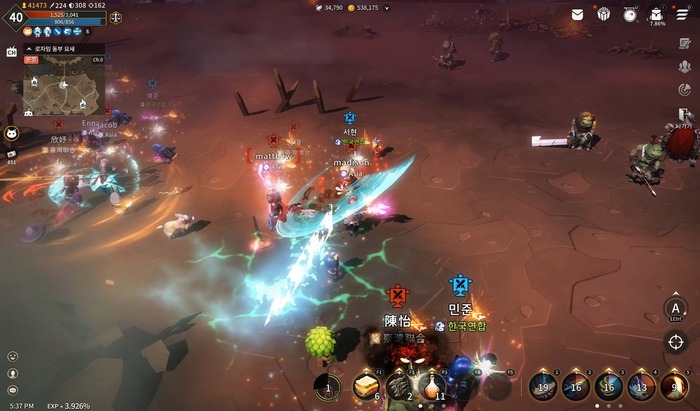Toggle the auto-combat A button

point(677,307)
